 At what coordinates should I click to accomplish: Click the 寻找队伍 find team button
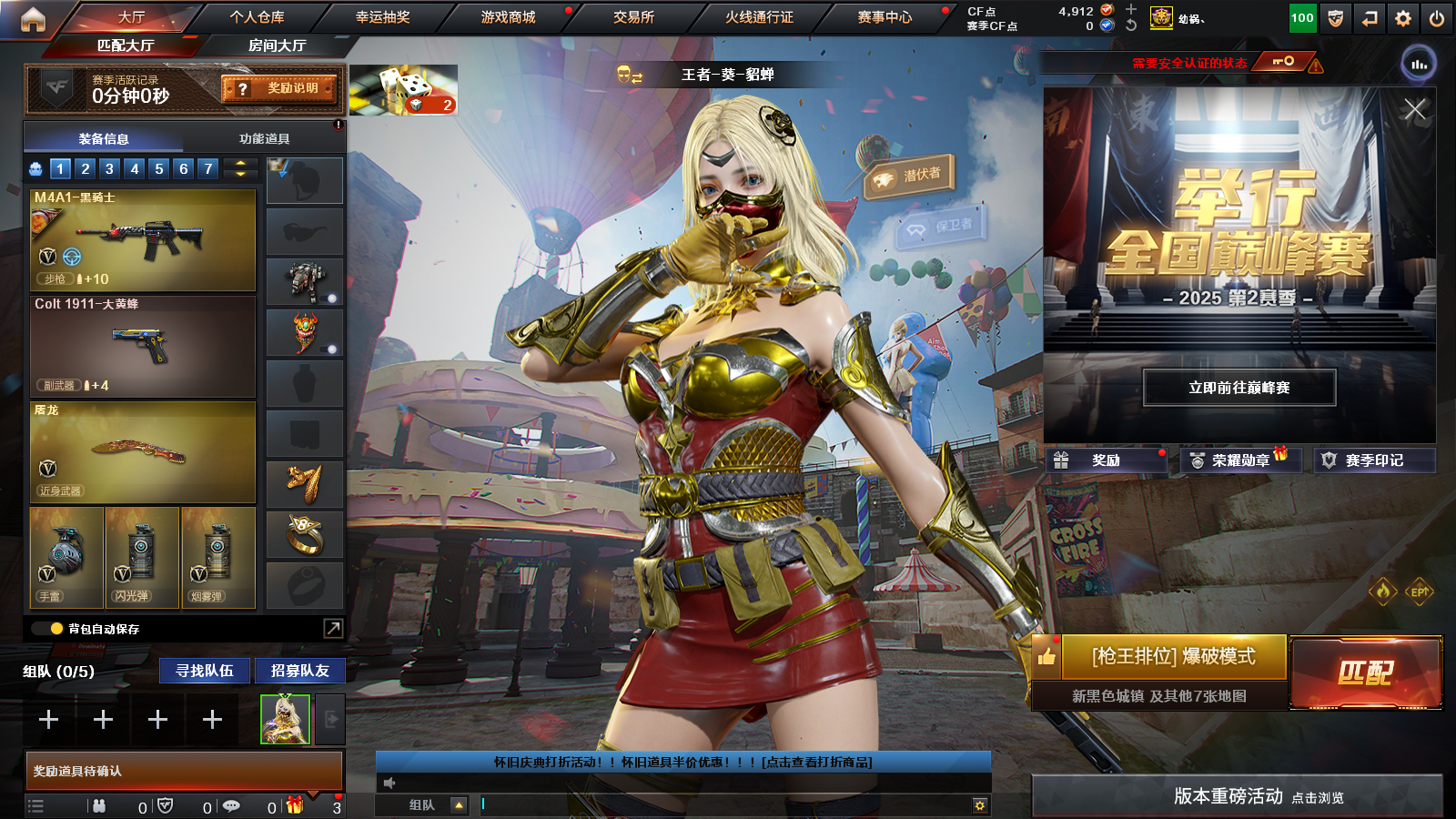[x=205, y=671]
